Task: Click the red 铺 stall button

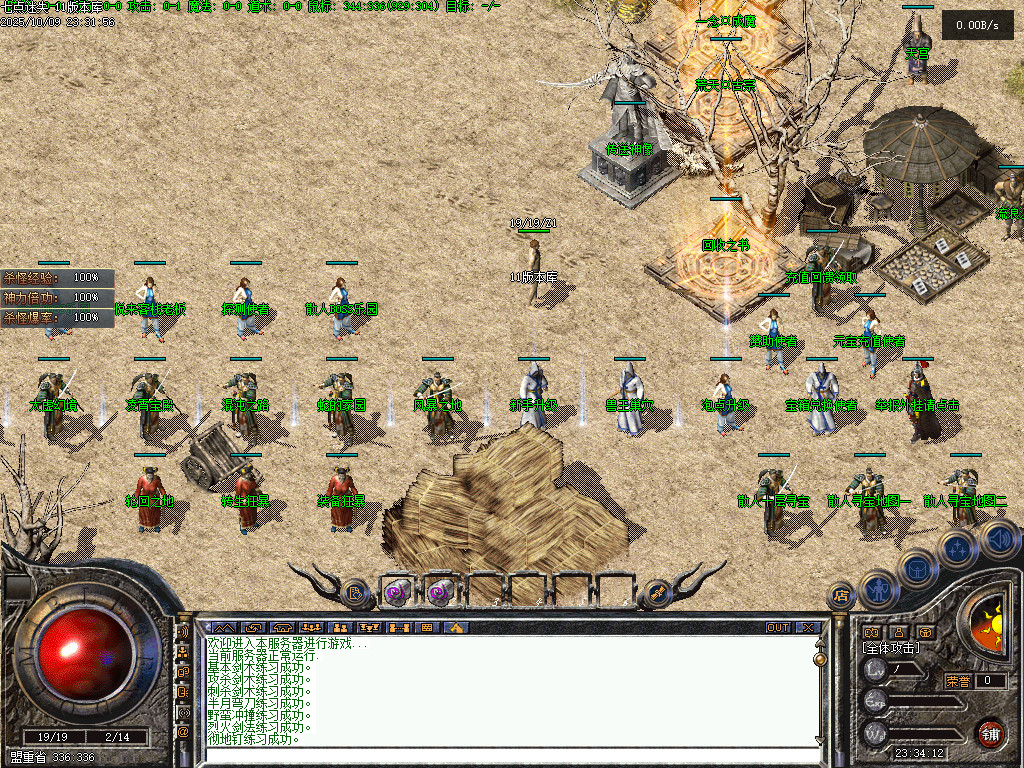Action: 990,733
